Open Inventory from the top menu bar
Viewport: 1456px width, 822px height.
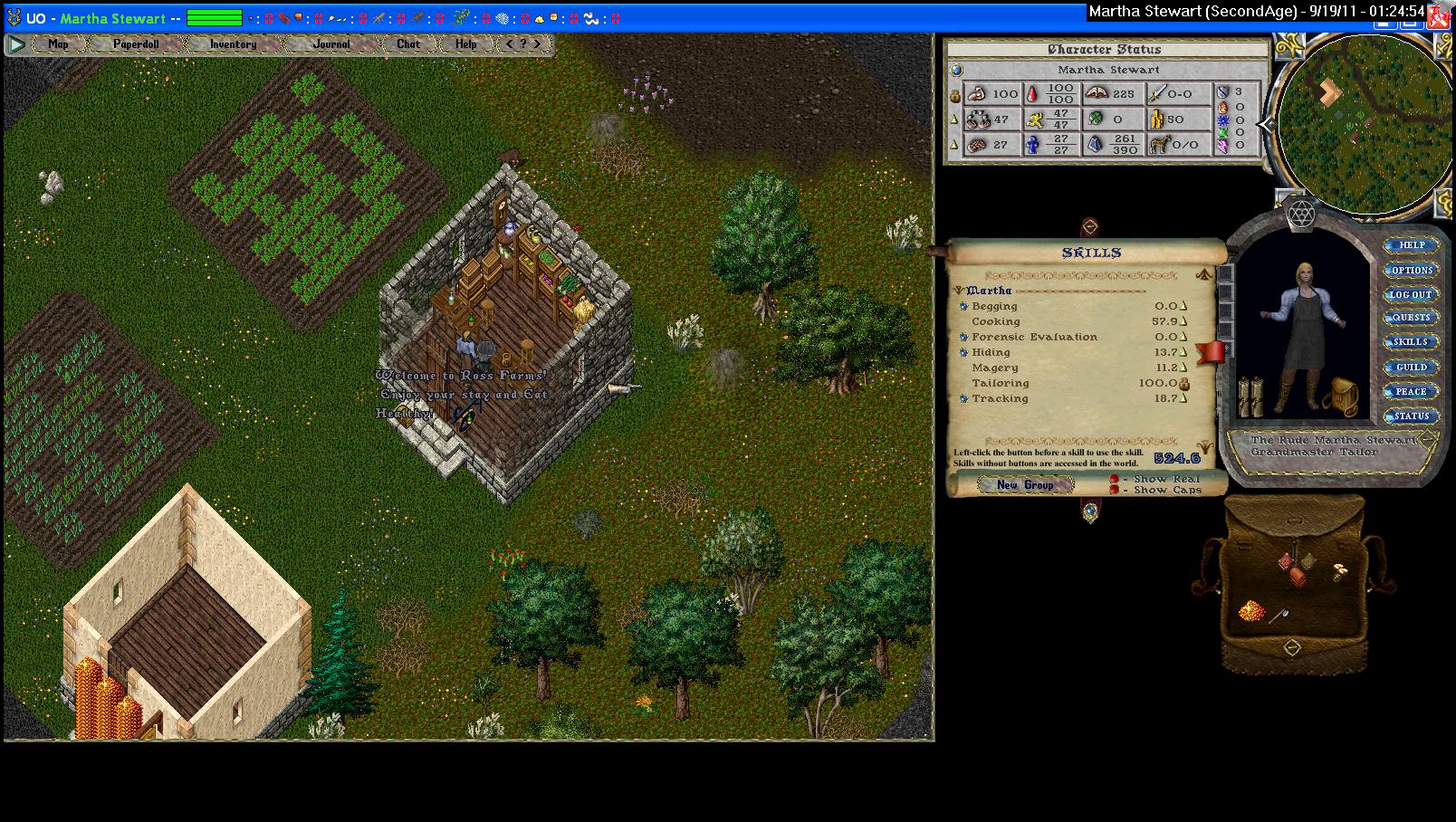pyautogui.click(x=233, y=43)
